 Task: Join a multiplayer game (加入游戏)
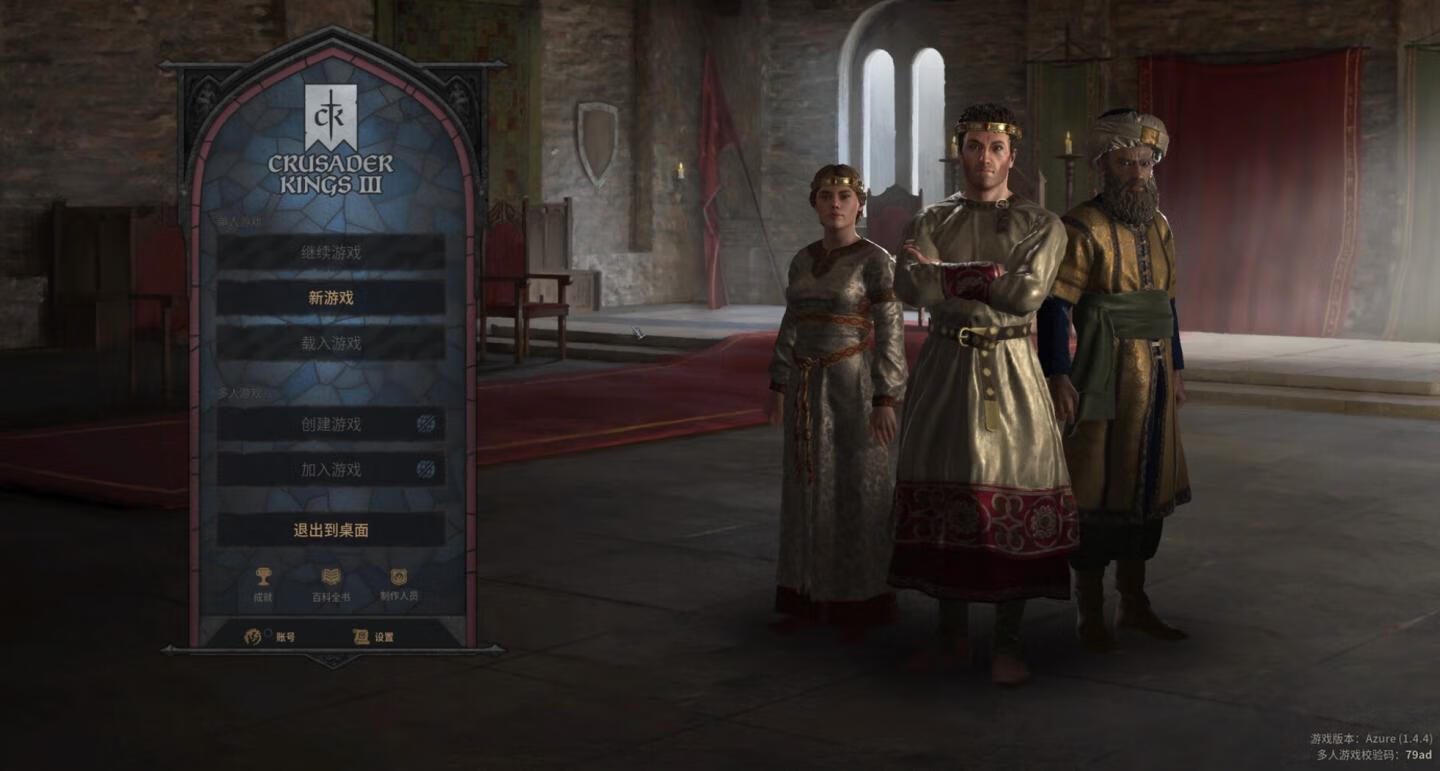(x=331, y=469)
